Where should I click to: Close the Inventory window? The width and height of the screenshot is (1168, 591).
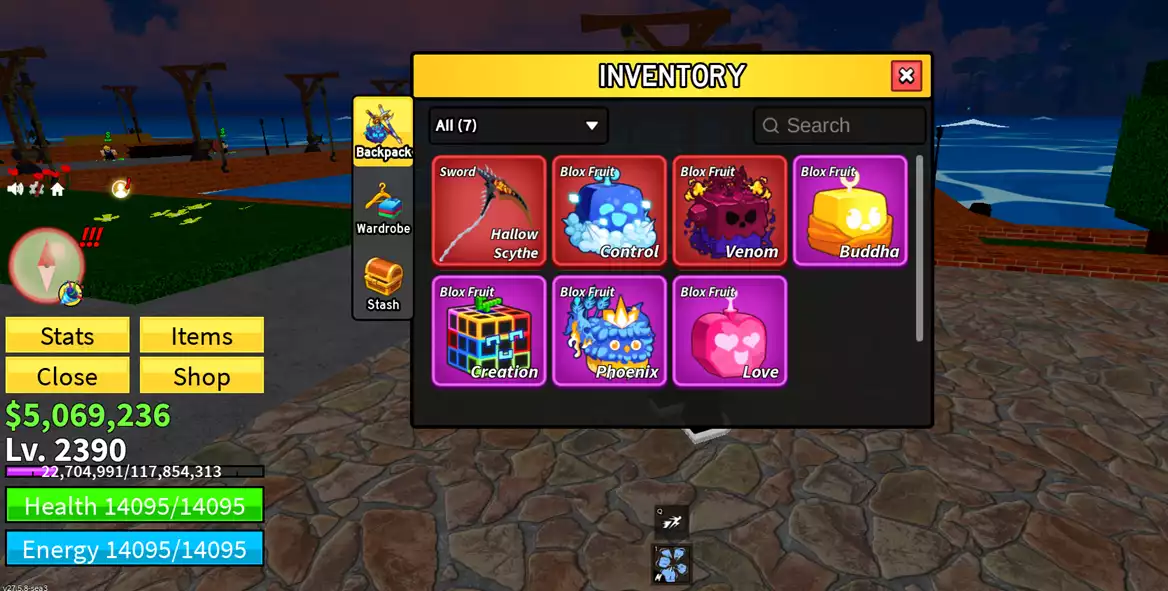tap(906, 76)
